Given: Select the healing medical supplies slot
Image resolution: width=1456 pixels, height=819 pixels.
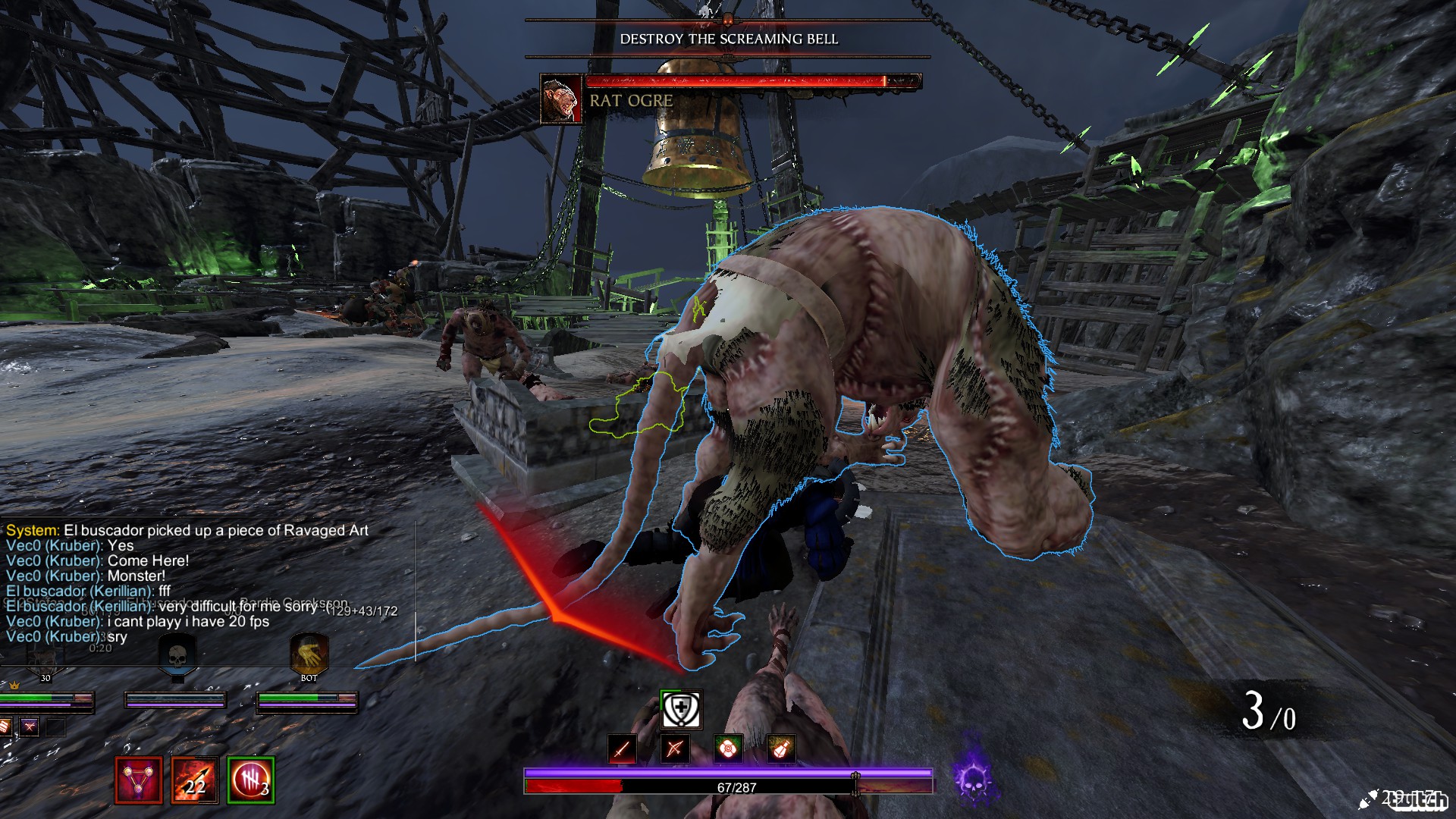Looking at the screenshot, I should (728, 749).
